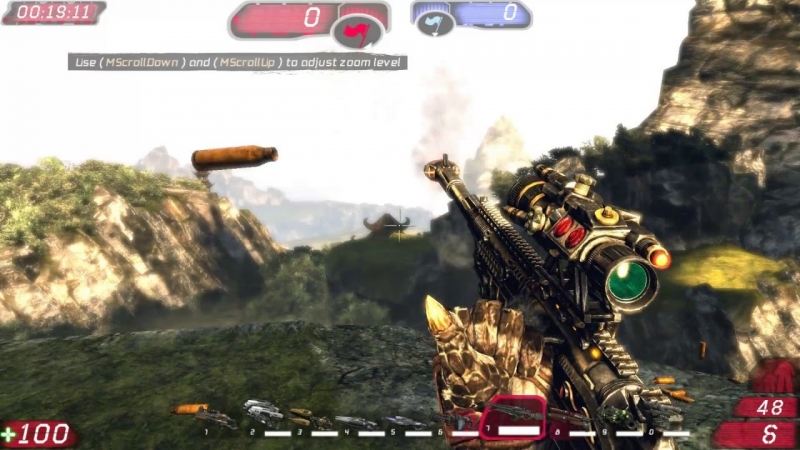This screenshot has height=450, width=800.
Task: Click the red team flag icon
Action: 357,33
